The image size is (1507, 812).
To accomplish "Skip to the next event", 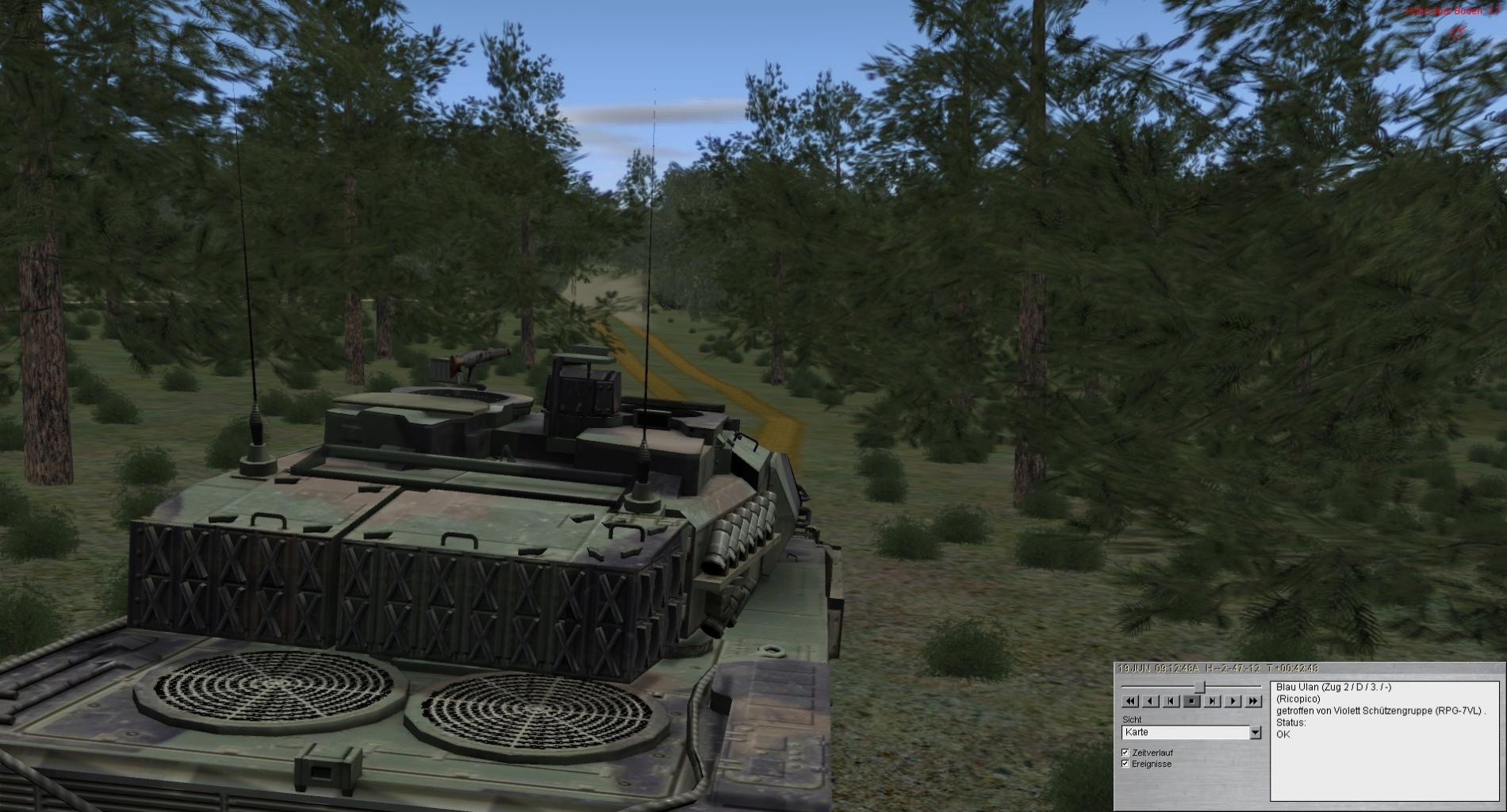I will point(1213,701).
